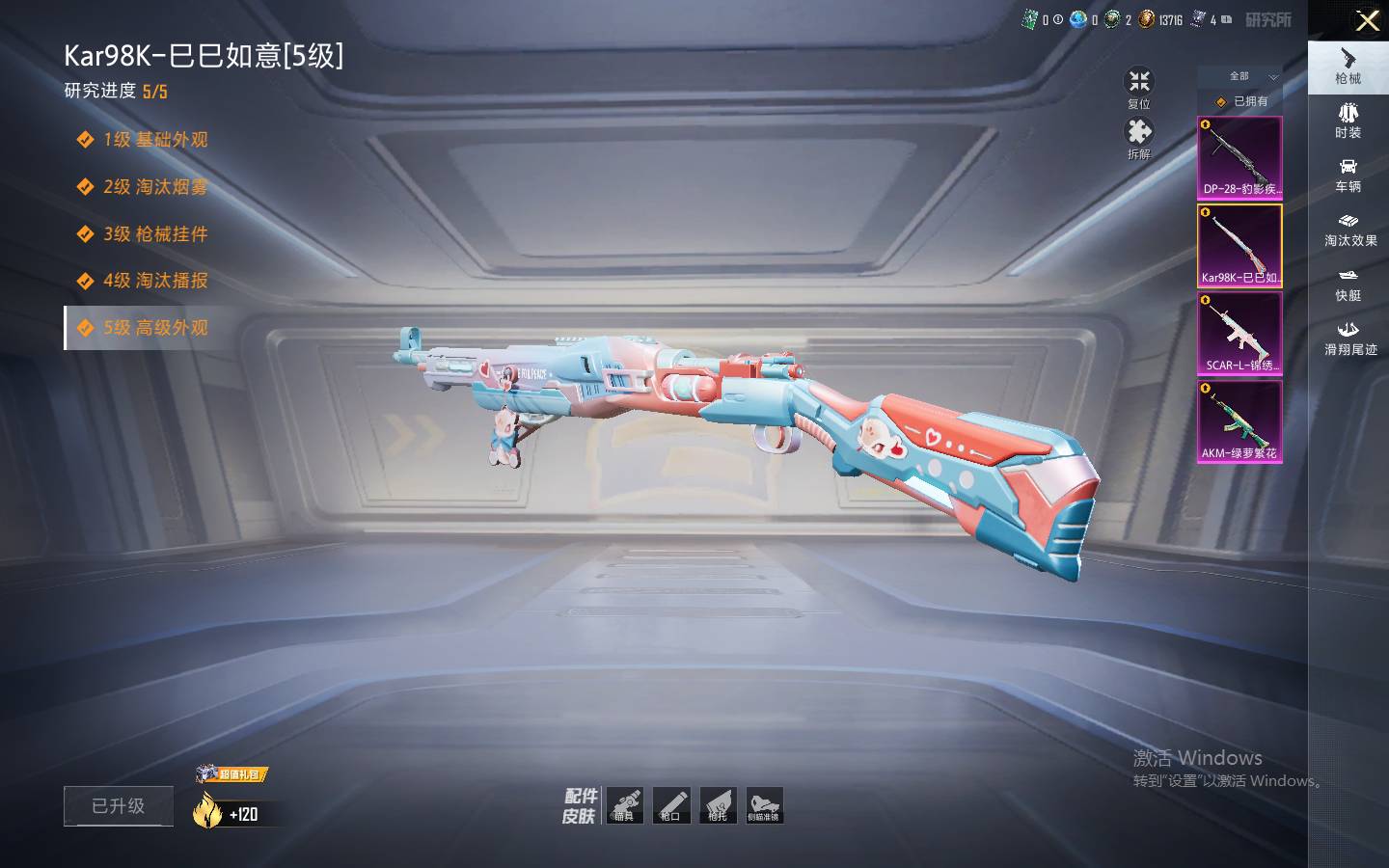
Task: Show level 5 高级外观 entry
Action: pos(154,328)
